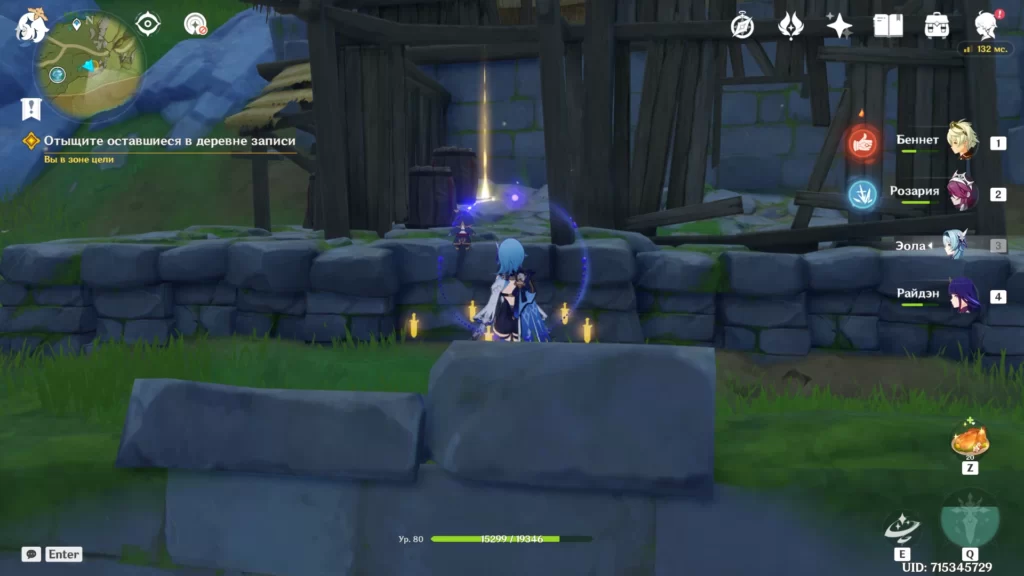The width and height of the screenshot is (1024, 576).
Task: Use the roasted chicken food item
Action: pos(969,440)
